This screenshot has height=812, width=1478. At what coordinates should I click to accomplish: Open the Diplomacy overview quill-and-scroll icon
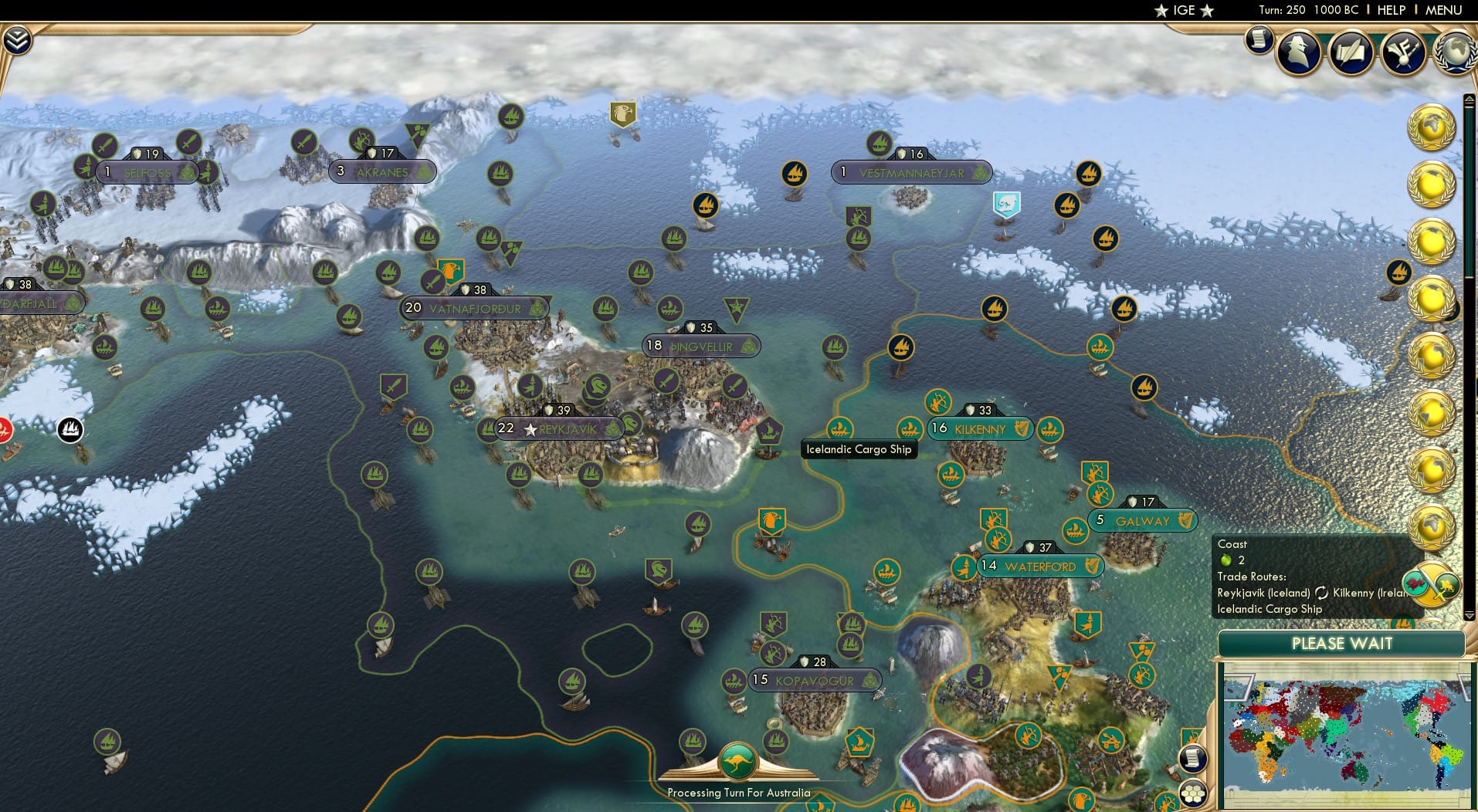click(x=1350, y=52)
